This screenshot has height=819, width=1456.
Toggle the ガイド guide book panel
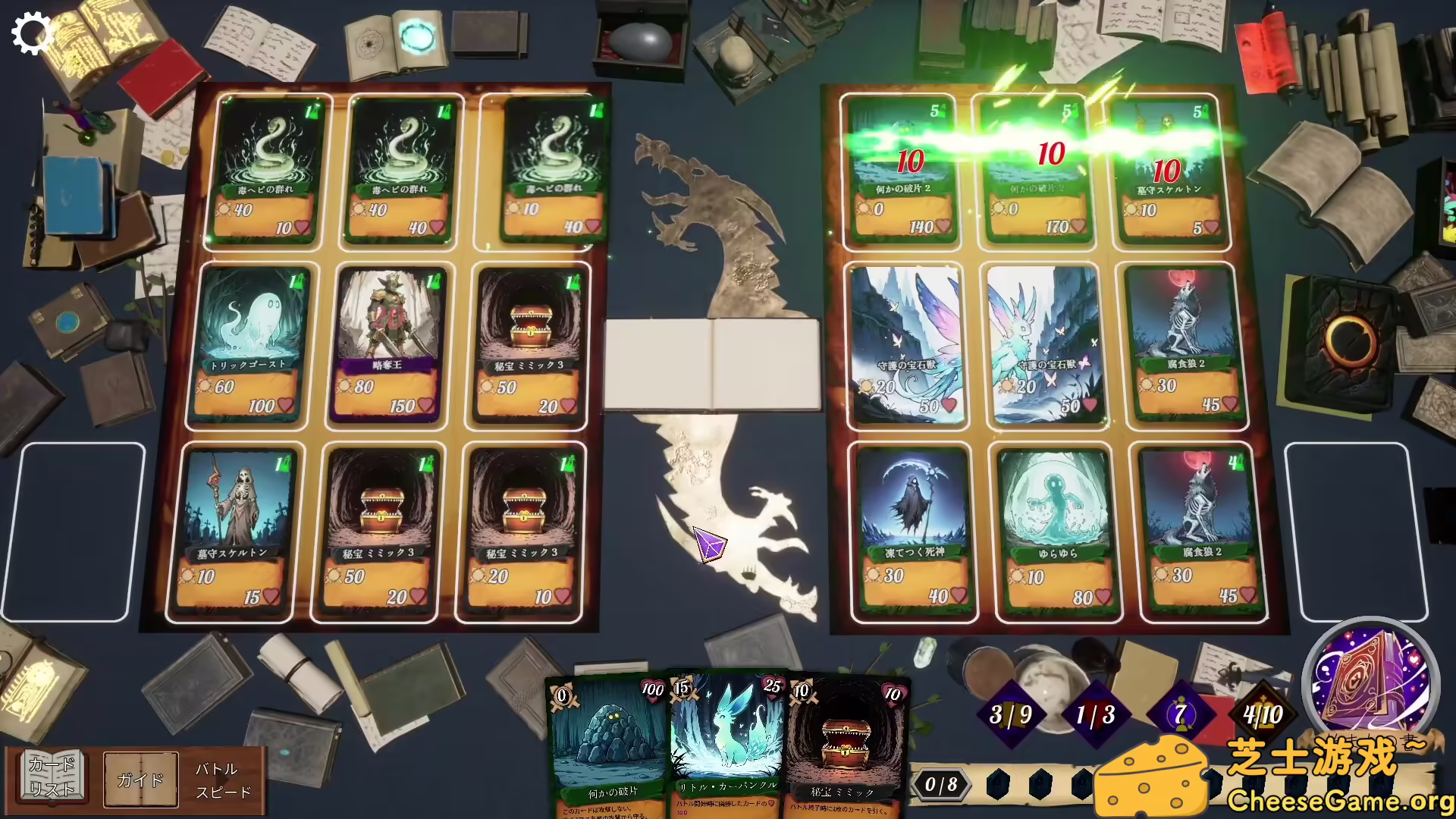point(142,779)
